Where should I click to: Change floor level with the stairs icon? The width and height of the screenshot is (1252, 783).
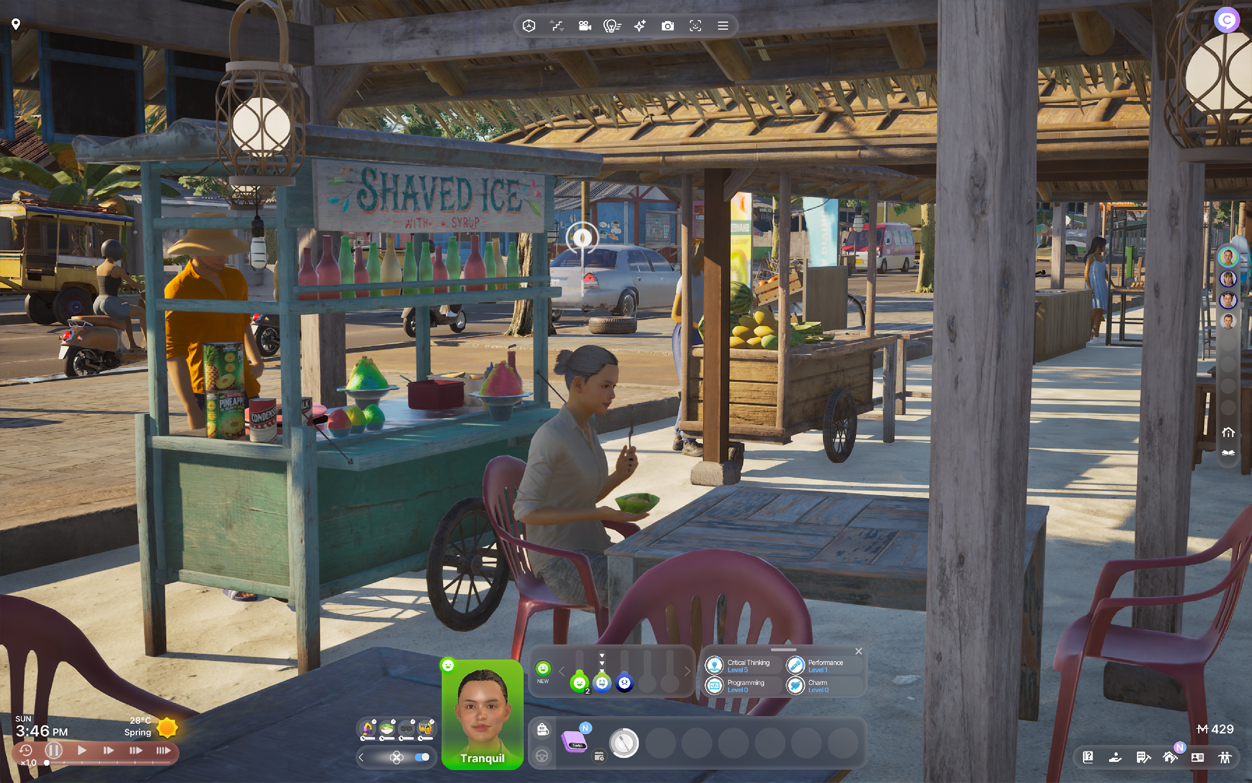coord(557,26)
